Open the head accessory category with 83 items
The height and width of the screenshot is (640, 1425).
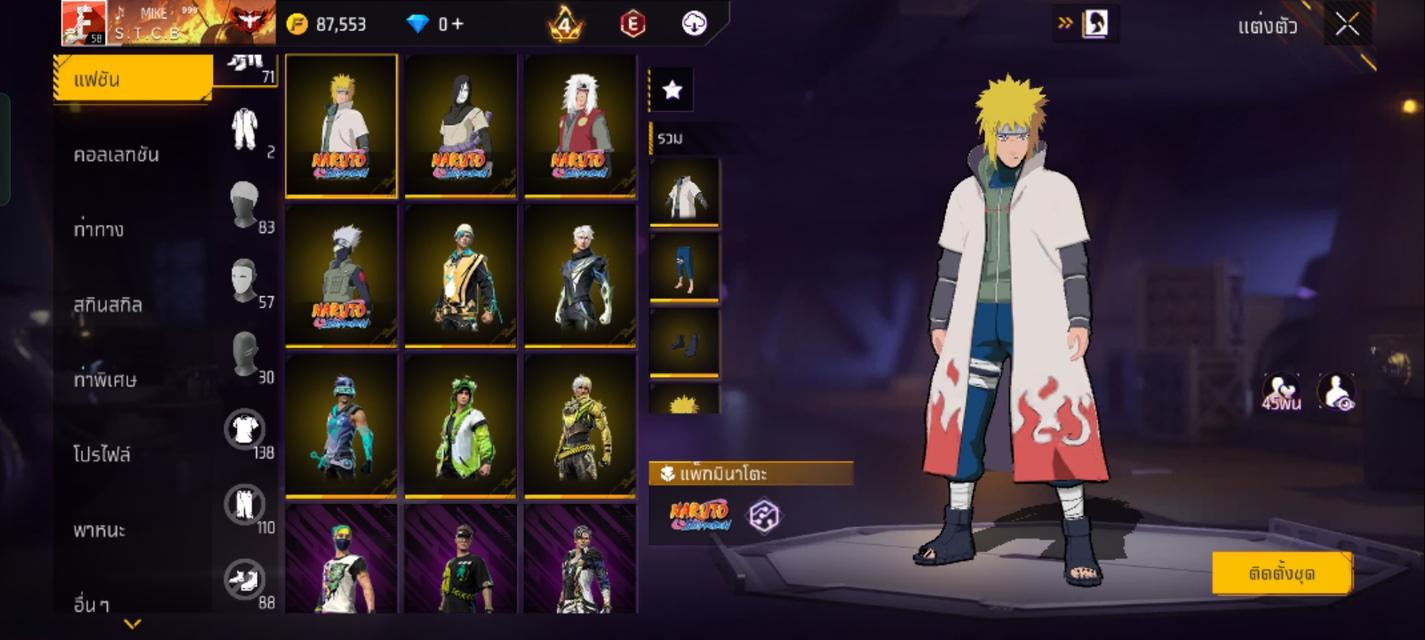[x=245, y=205]
